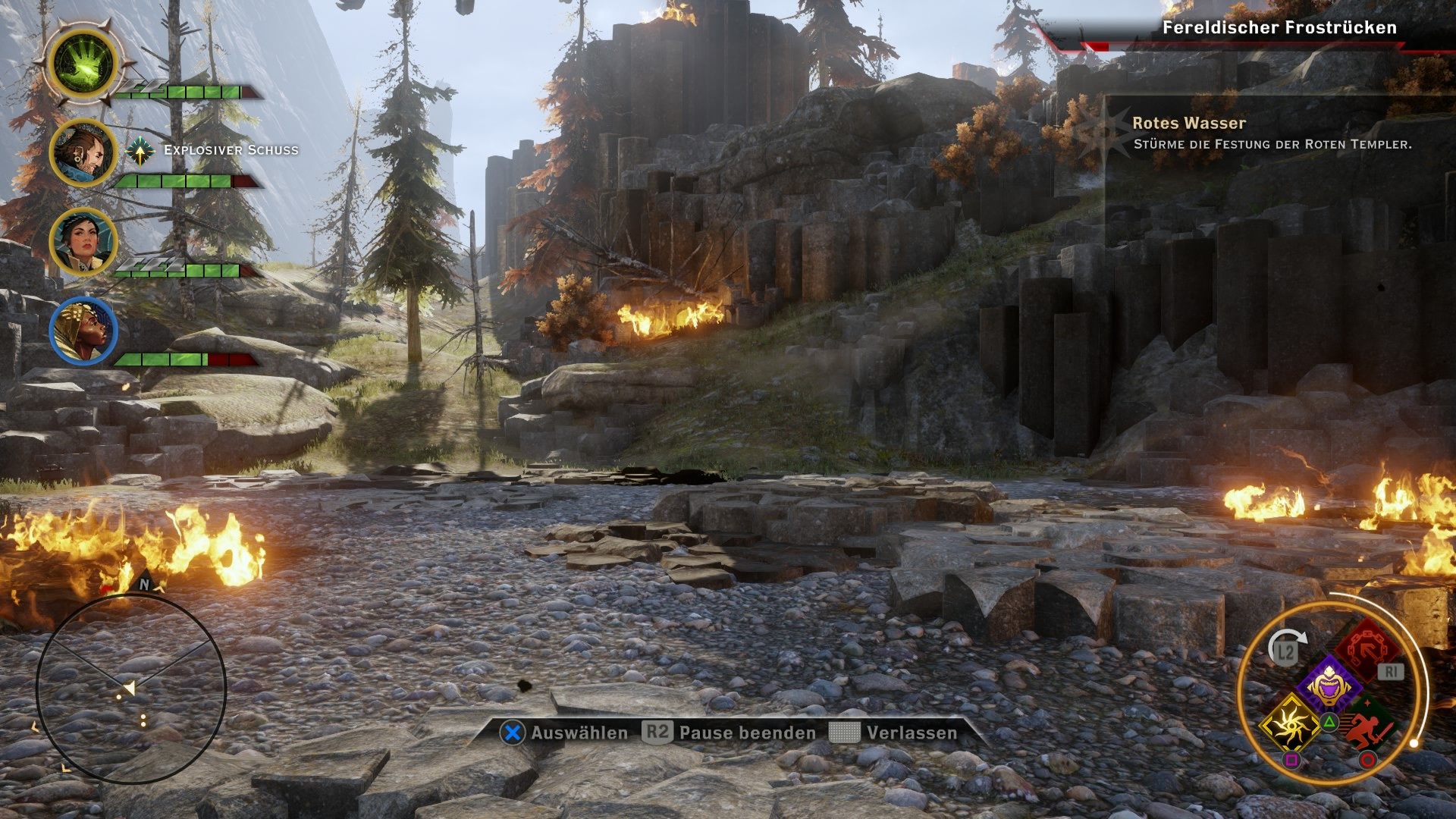
Task: Open the Rotes Wasser quest entry
Action: tap(1188, 121)
